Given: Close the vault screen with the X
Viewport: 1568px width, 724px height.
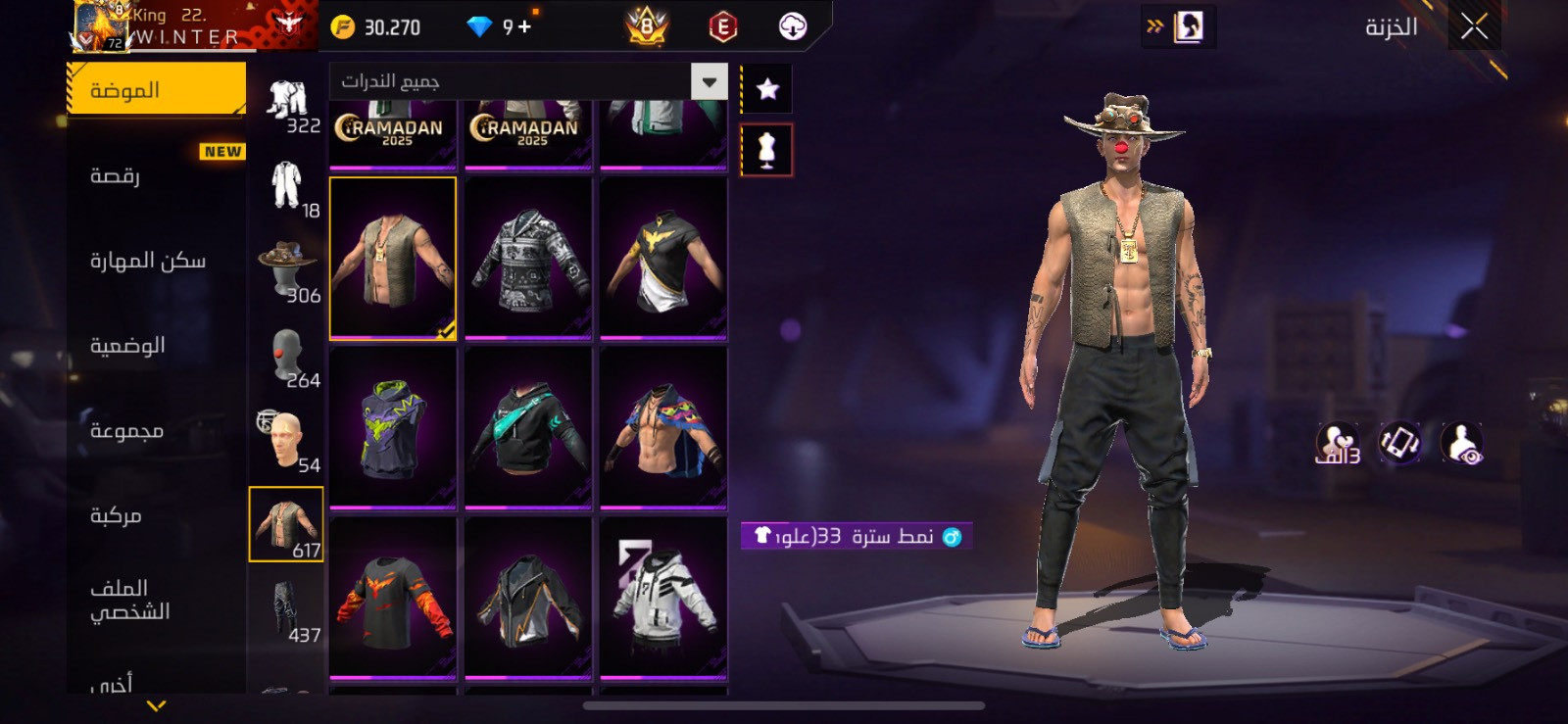Looking at the screenshot, I should (x=1474, y=26).
